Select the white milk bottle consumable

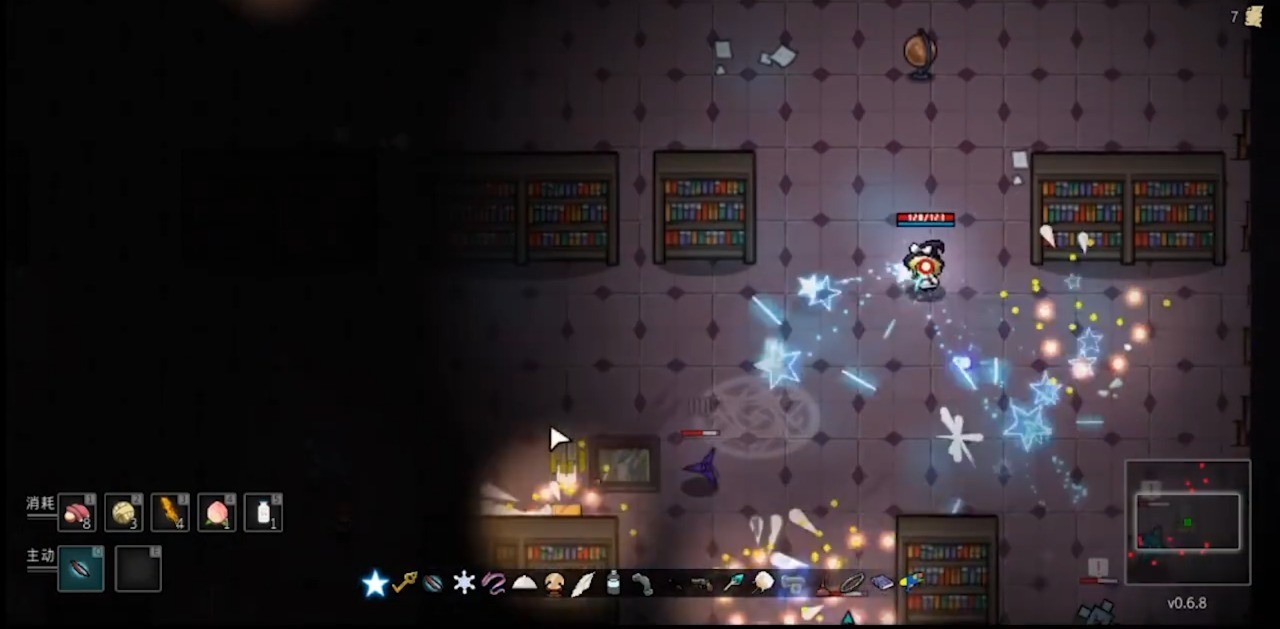click(263, 513)
